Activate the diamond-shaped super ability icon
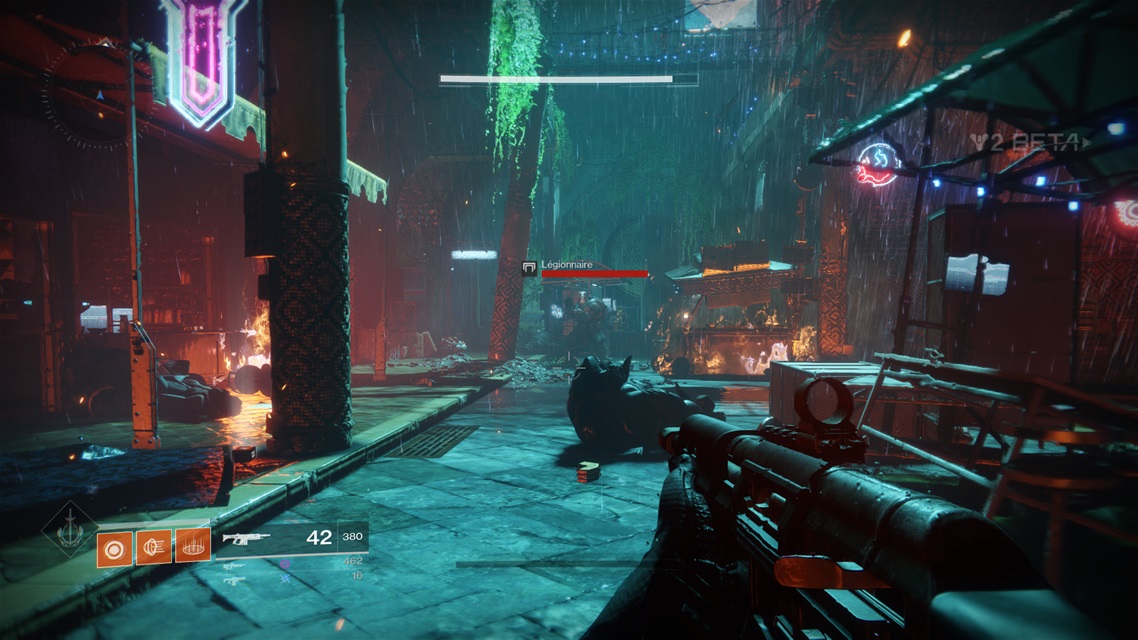 tap(69, 529)
